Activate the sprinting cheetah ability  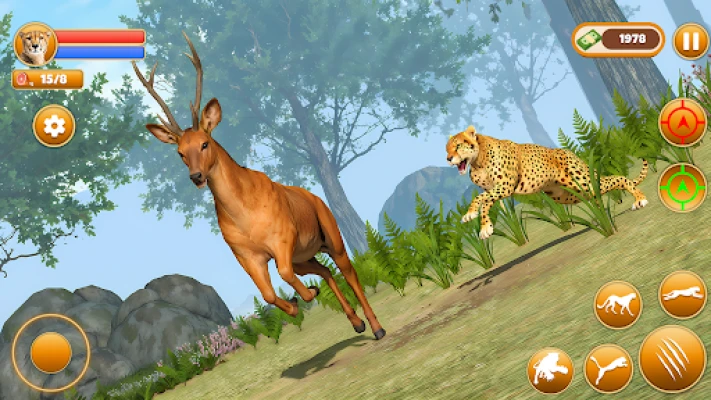pyautogui.click(x=682, y=294)
